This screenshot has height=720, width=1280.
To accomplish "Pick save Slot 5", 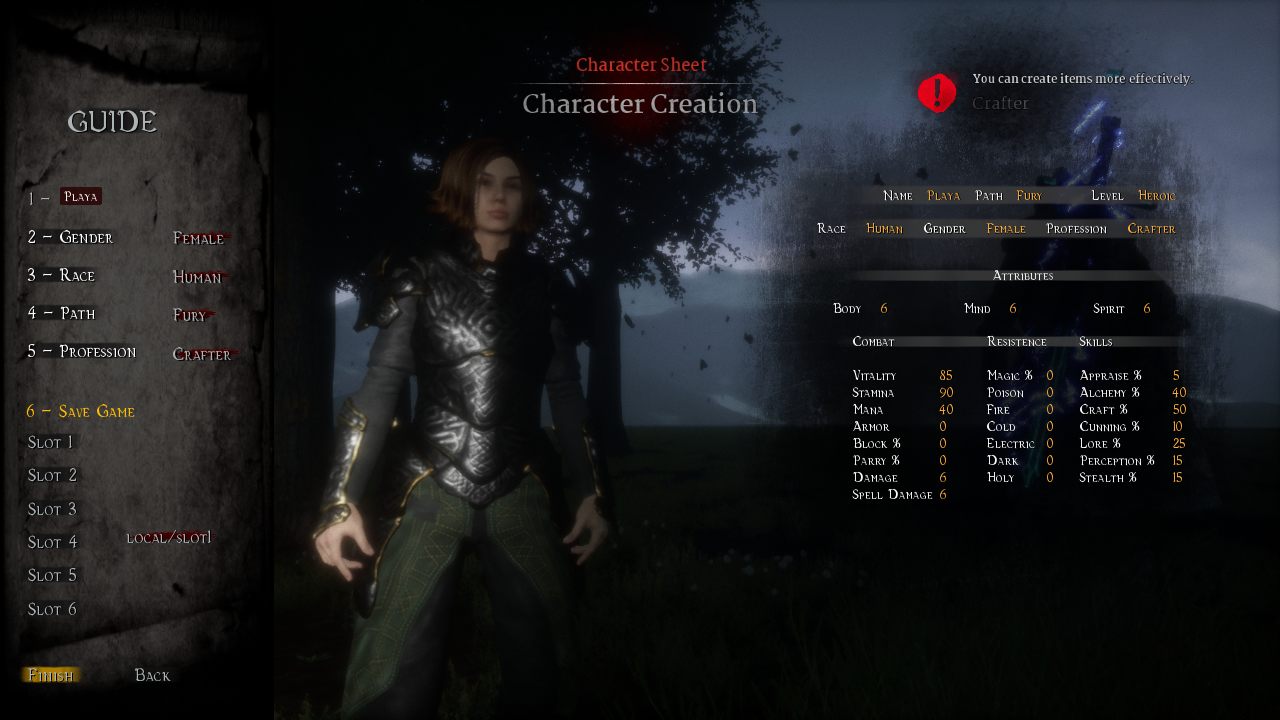I will tap(52, 575).
